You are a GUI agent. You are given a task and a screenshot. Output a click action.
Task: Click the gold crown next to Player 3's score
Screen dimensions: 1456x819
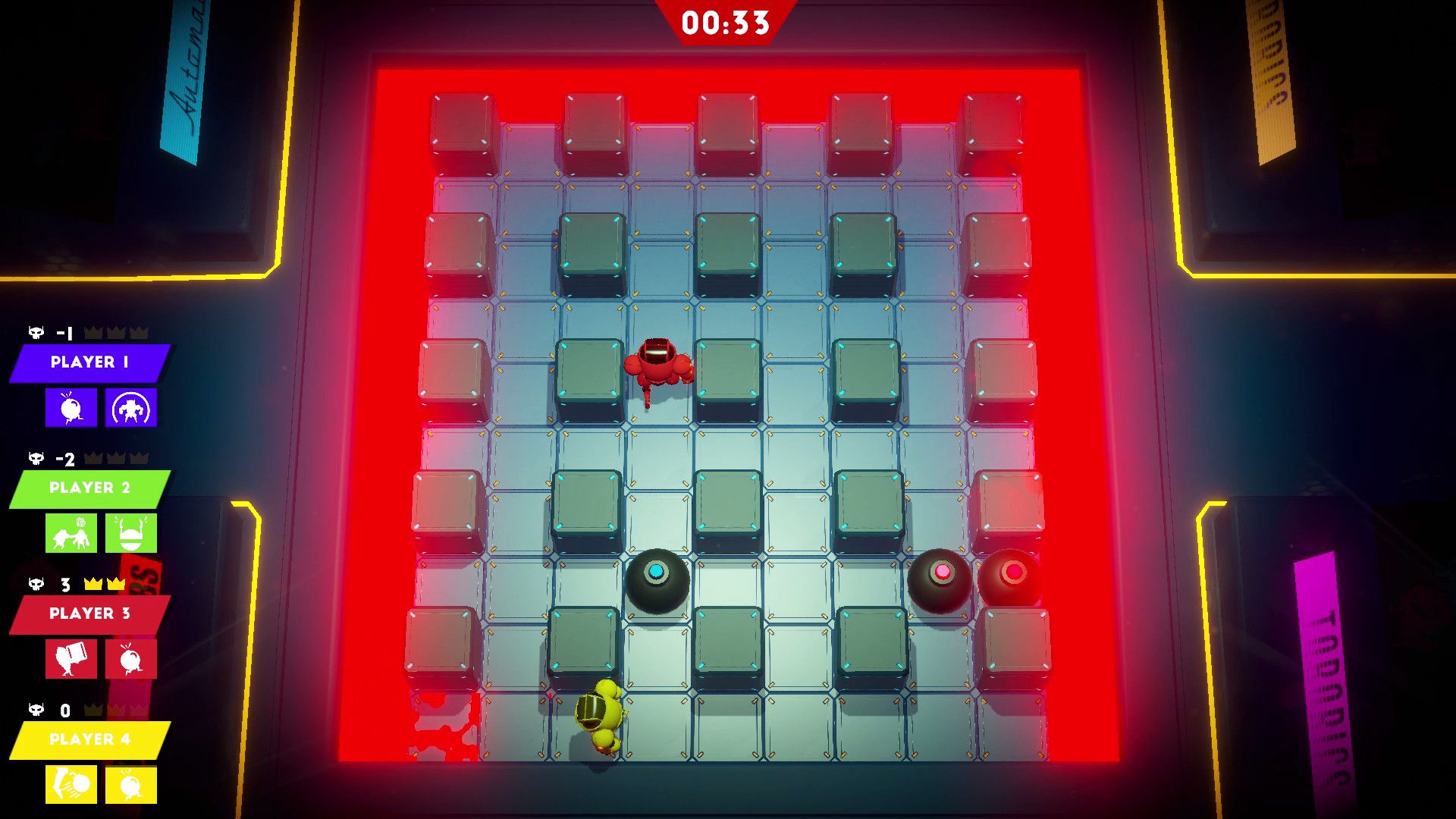(93, 585)
